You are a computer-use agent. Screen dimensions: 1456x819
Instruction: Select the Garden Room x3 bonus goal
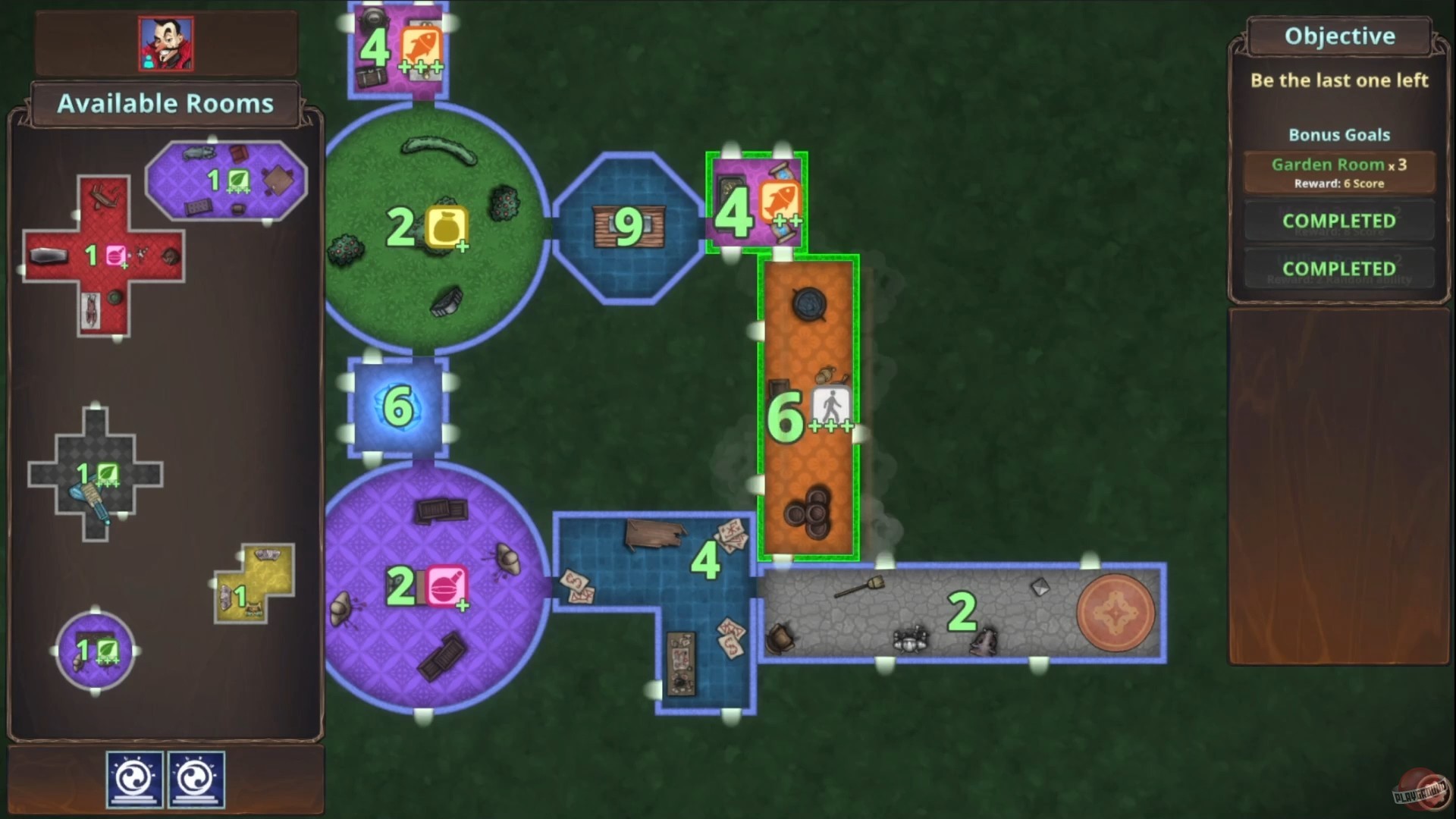pyautogui.click(x=1338, y=171)
